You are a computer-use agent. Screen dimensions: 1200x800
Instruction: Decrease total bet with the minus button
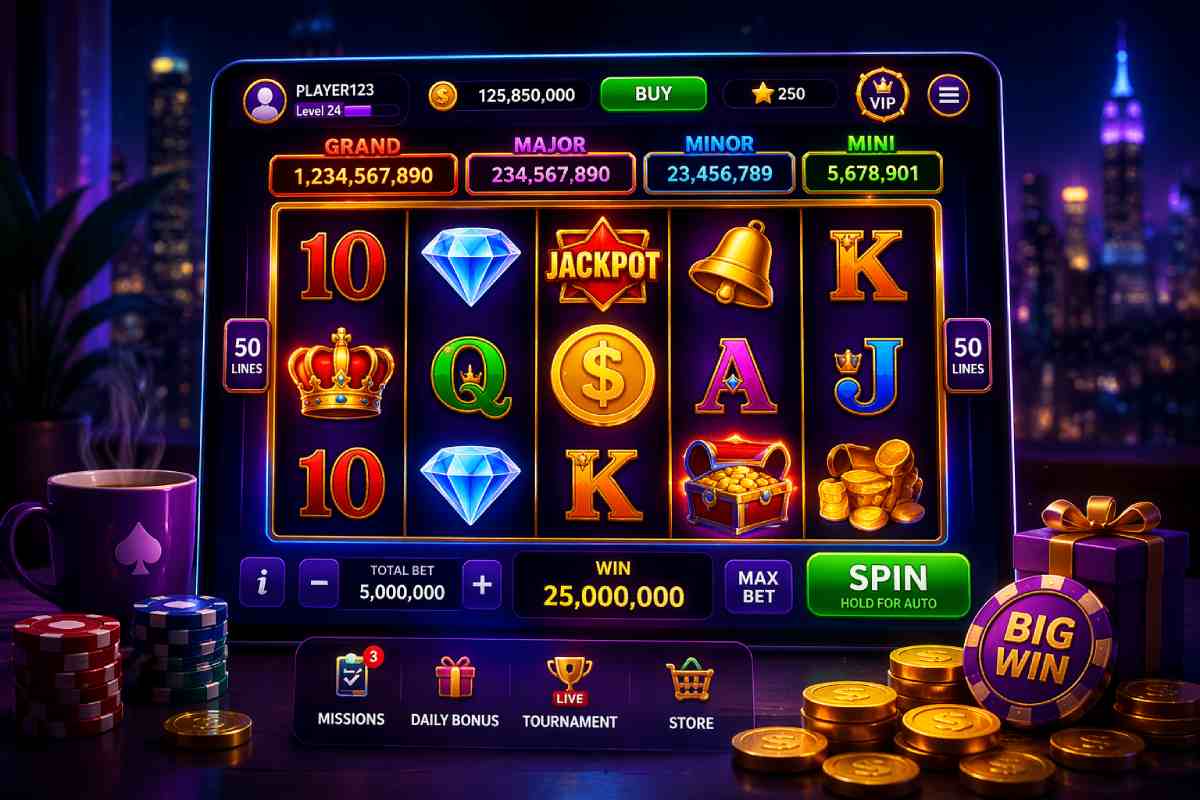point(318,585)
